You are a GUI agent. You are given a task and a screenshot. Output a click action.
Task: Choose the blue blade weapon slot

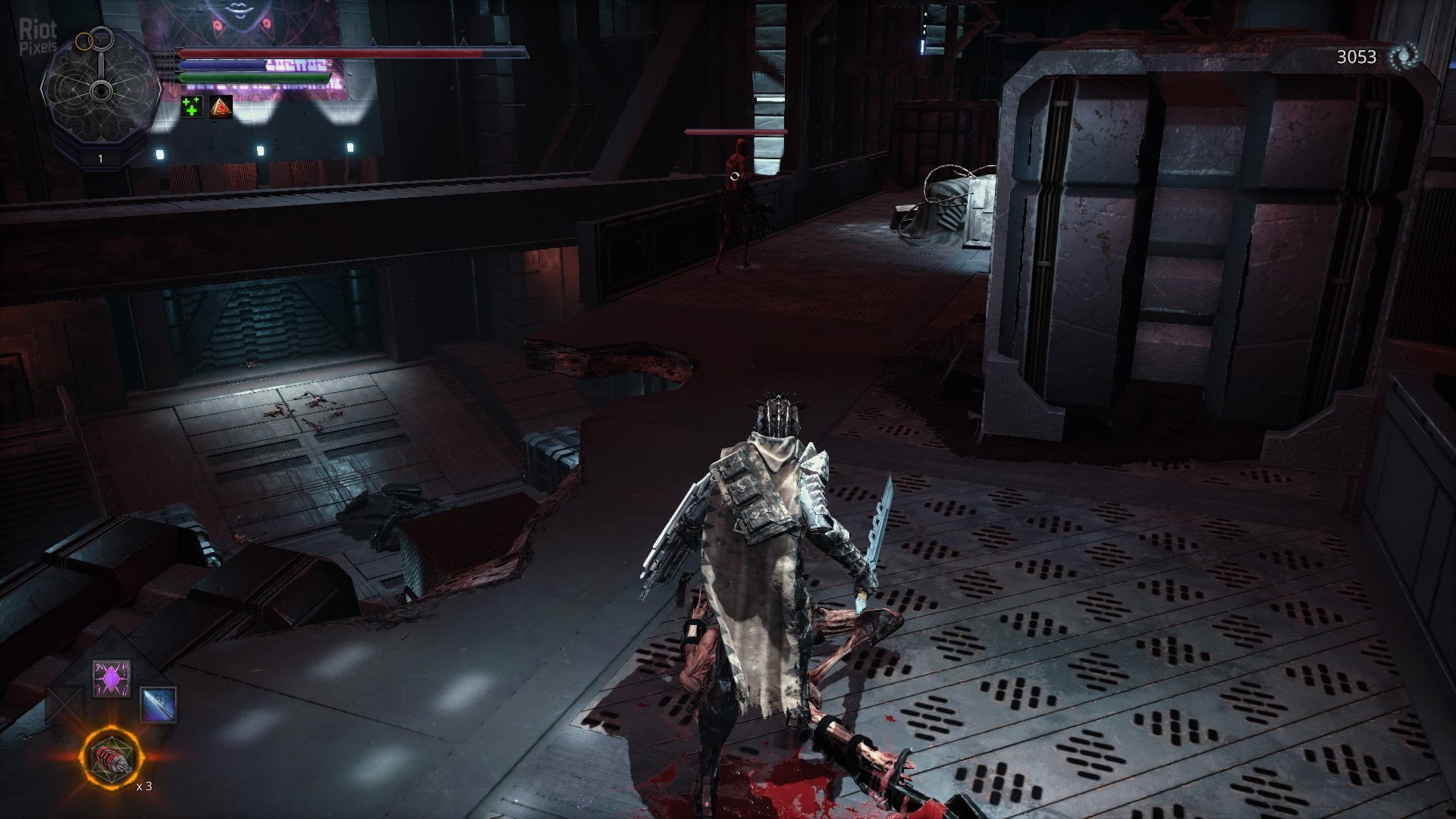158,704
